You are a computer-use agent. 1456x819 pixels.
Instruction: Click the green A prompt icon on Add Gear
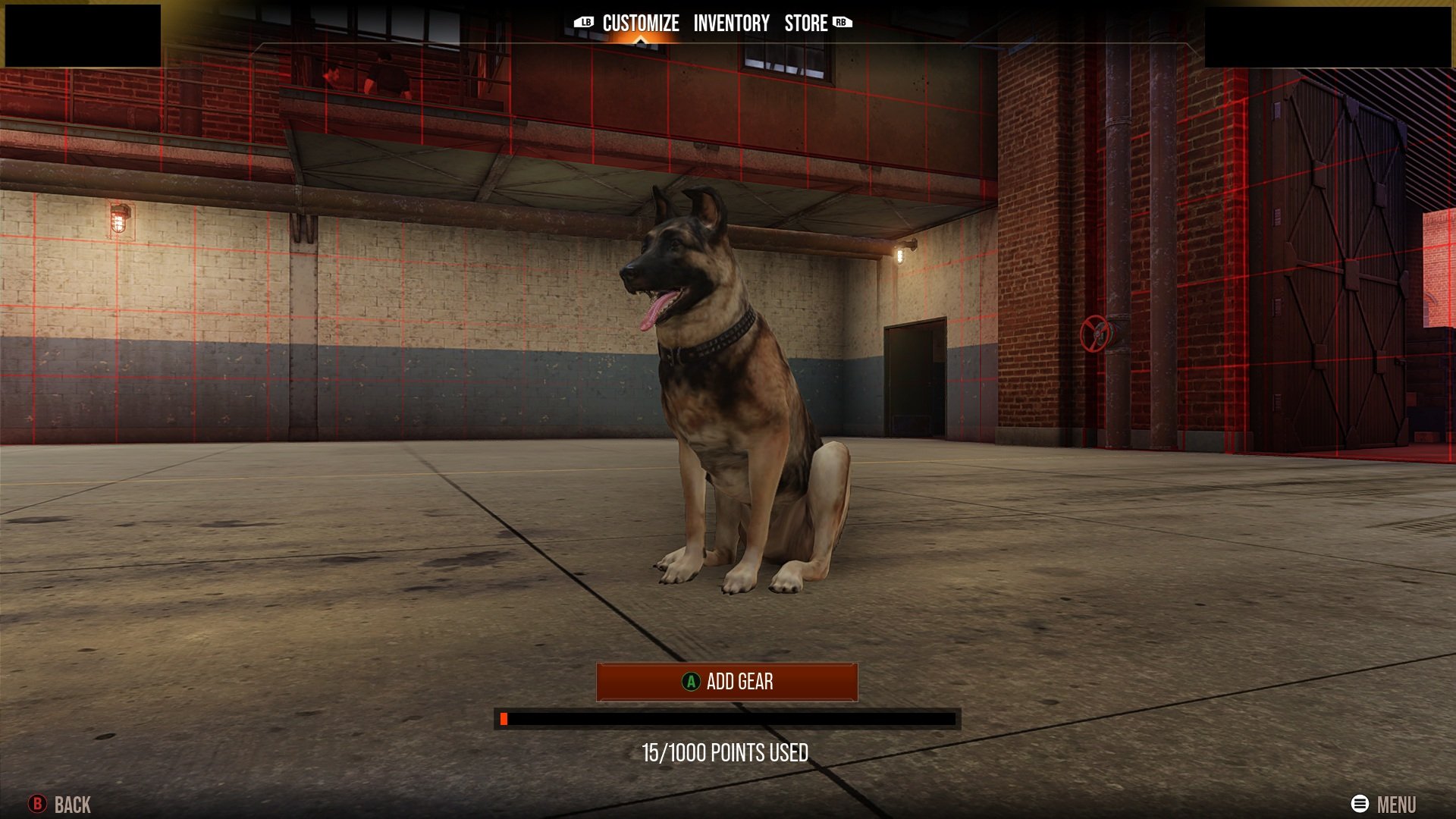point(691,682)
